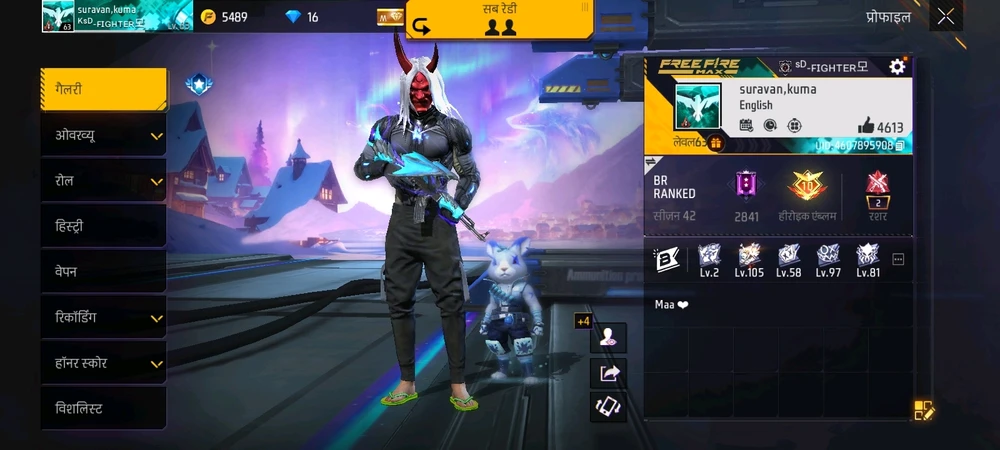Screen dimensions: 1000x450
Task: Tap the rotate phone orientation button
Action: (x=608, y=406)
